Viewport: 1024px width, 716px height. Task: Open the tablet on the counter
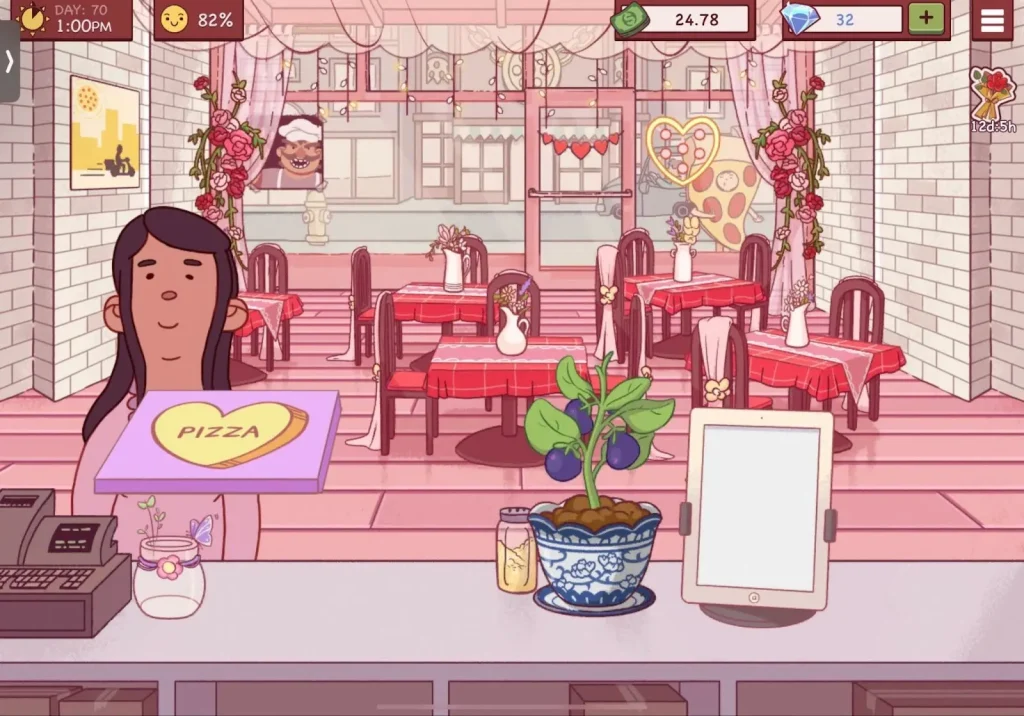[x=757, y=508]
